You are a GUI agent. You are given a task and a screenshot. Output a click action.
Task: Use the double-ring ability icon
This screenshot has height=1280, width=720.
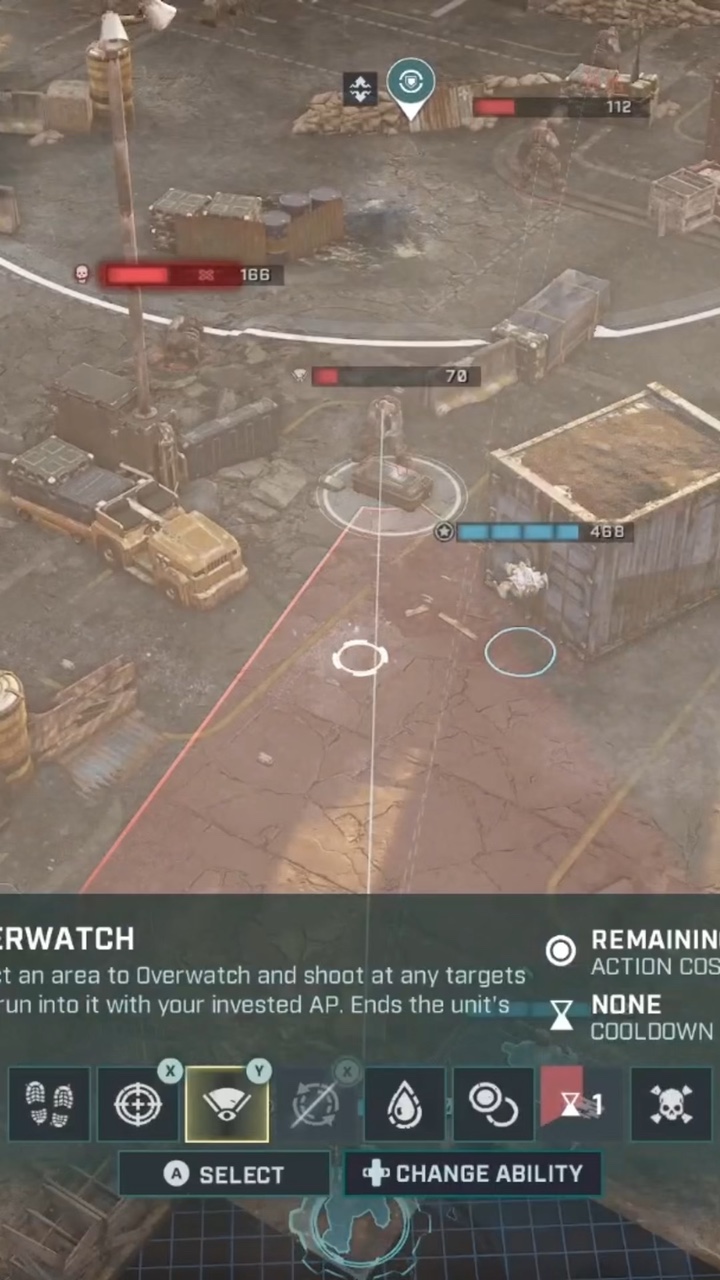coord(493,1105)
